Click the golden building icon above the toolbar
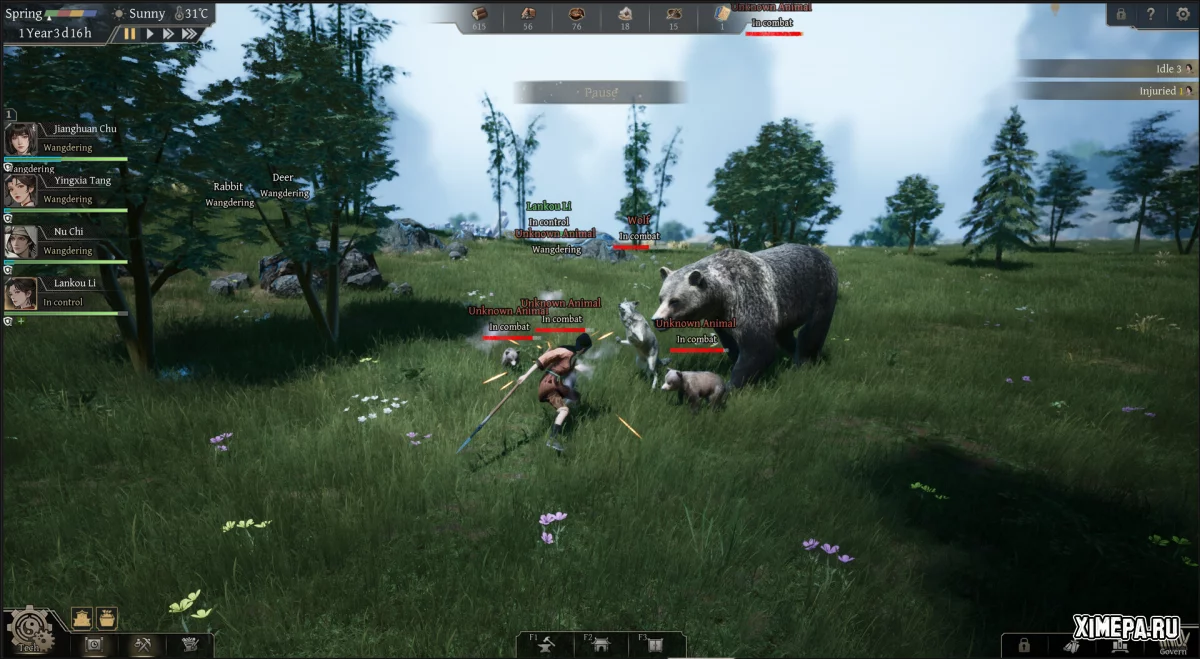Viewport: 1200px width, 659px height. point(82,618)
